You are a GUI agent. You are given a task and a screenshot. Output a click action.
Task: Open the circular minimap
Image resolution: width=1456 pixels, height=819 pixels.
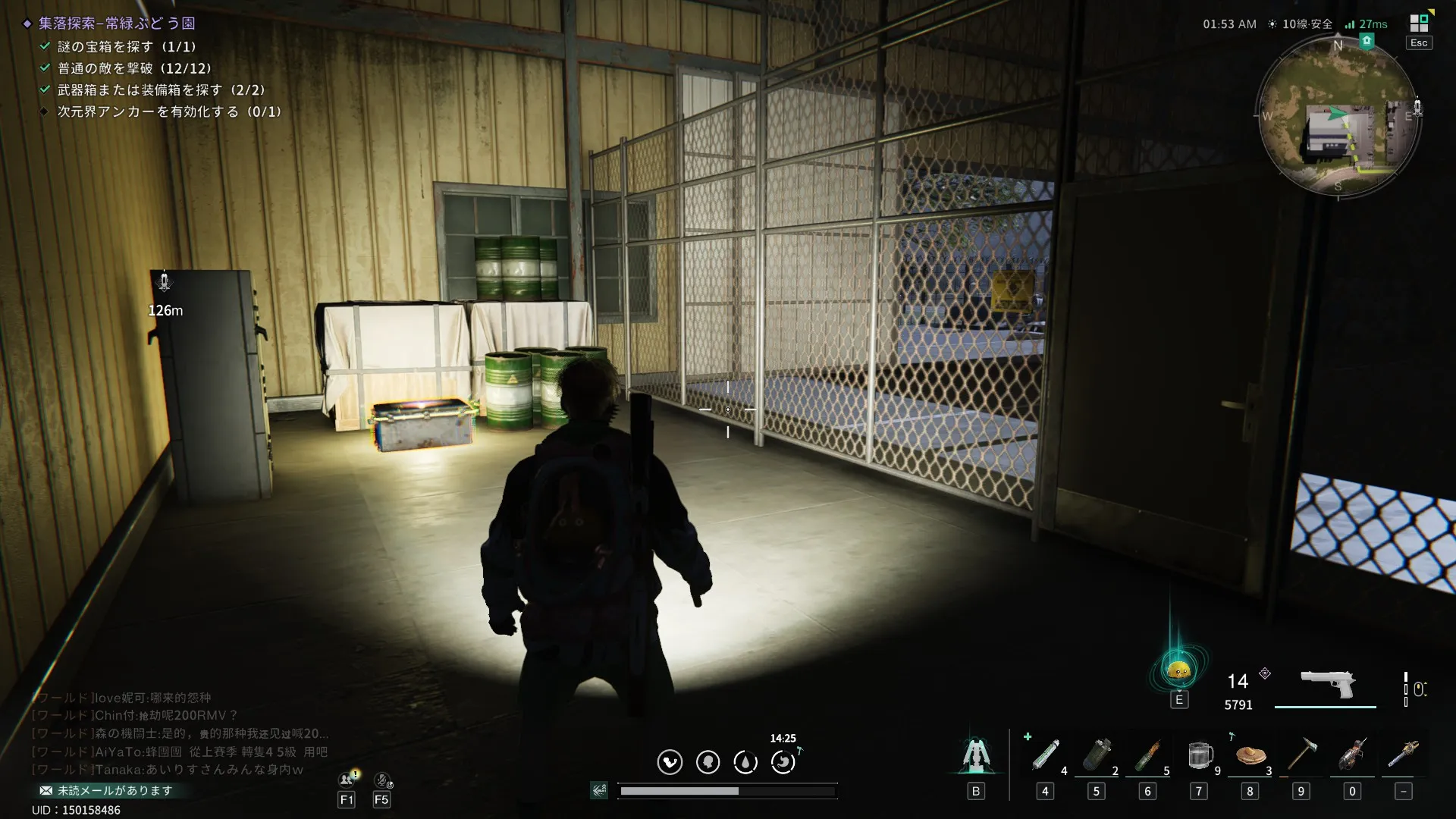point(1338,118)
